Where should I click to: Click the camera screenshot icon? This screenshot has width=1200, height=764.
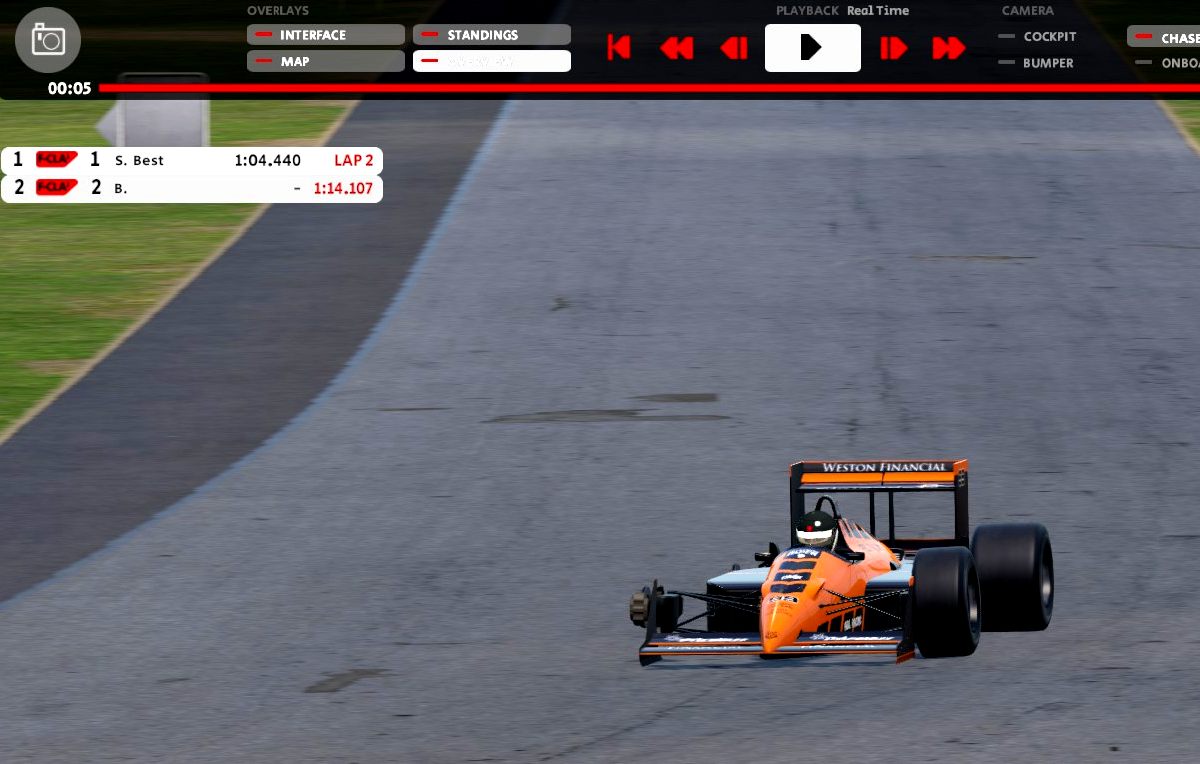click(x=48, y=40)
